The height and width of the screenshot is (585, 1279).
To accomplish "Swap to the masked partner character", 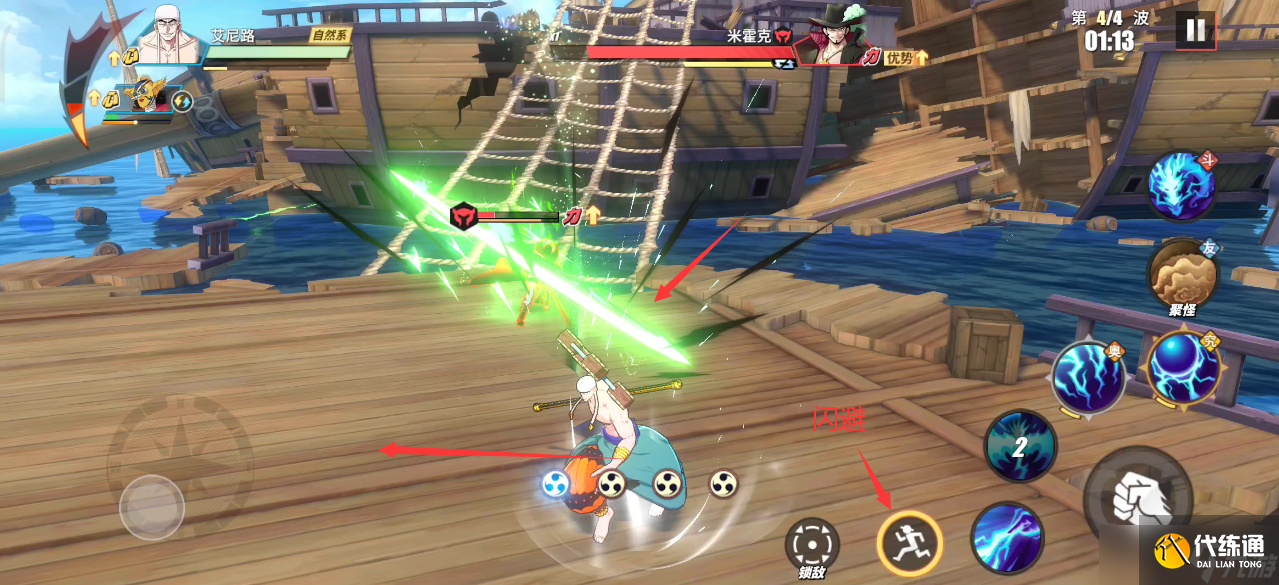I will (x=146, y=100).
